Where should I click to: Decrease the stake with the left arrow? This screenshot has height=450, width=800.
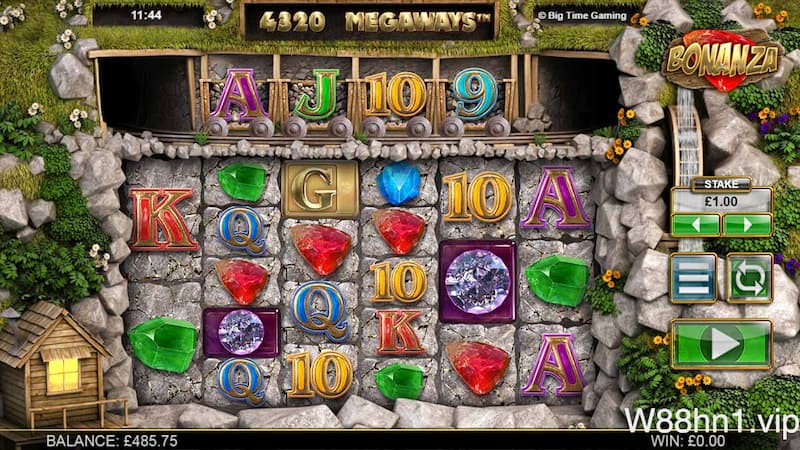click(x=695, y=224)
